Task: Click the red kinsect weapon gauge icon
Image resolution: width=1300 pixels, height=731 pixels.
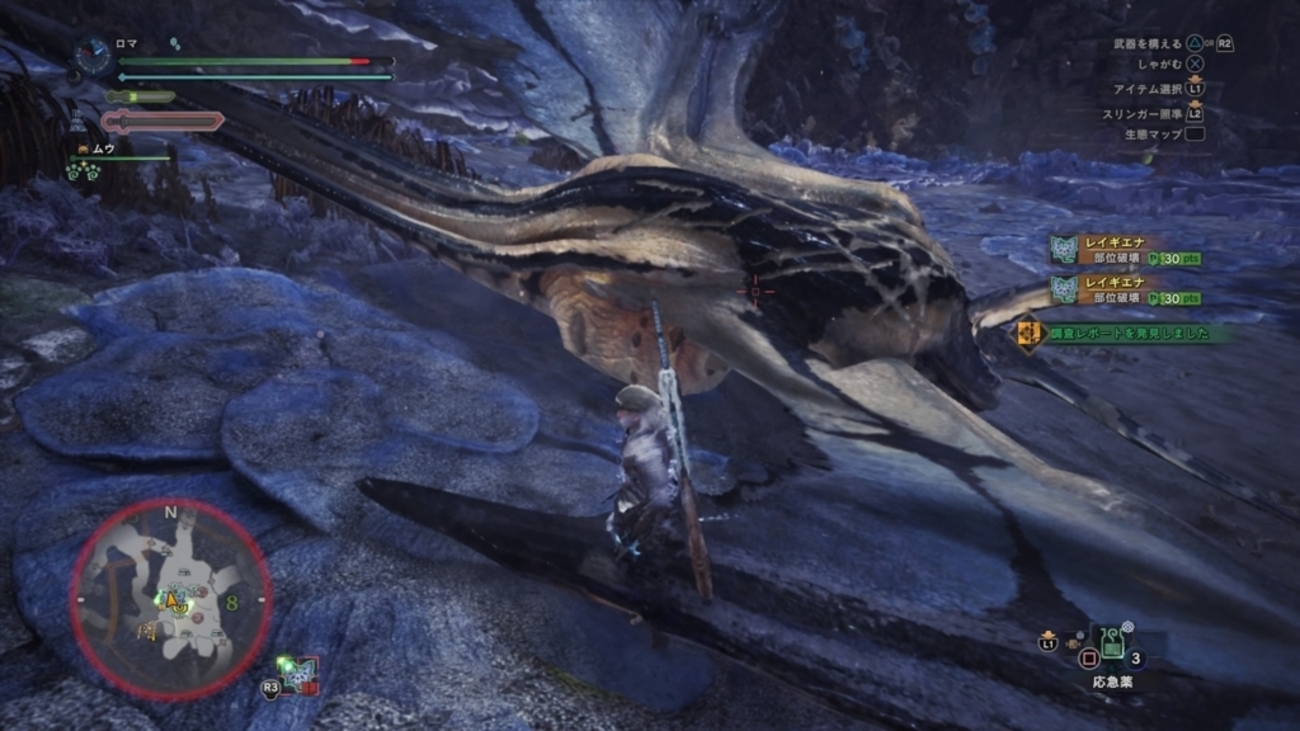Action: (162, 121)
